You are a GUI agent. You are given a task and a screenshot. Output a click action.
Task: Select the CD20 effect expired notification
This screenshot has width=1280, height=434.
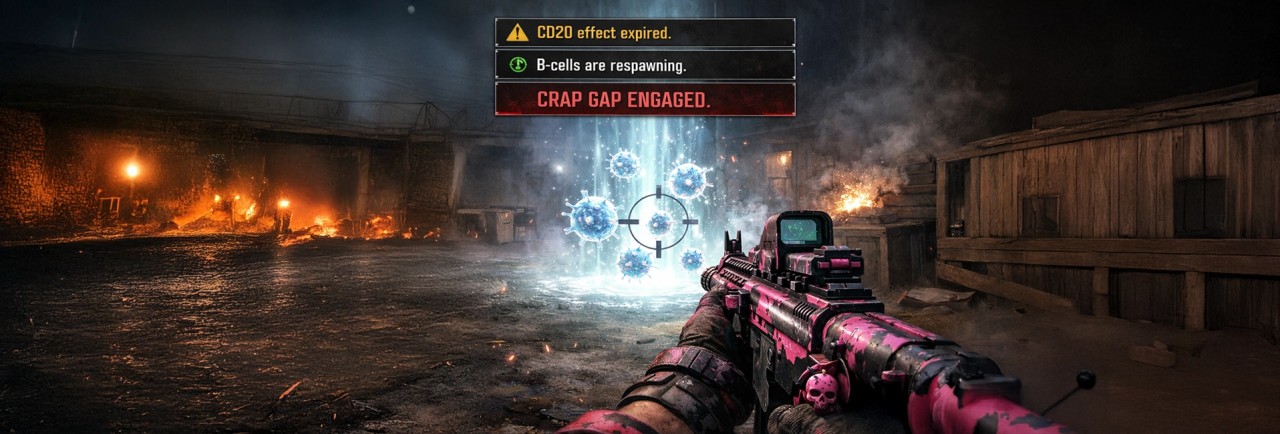[x=645, y=33]
